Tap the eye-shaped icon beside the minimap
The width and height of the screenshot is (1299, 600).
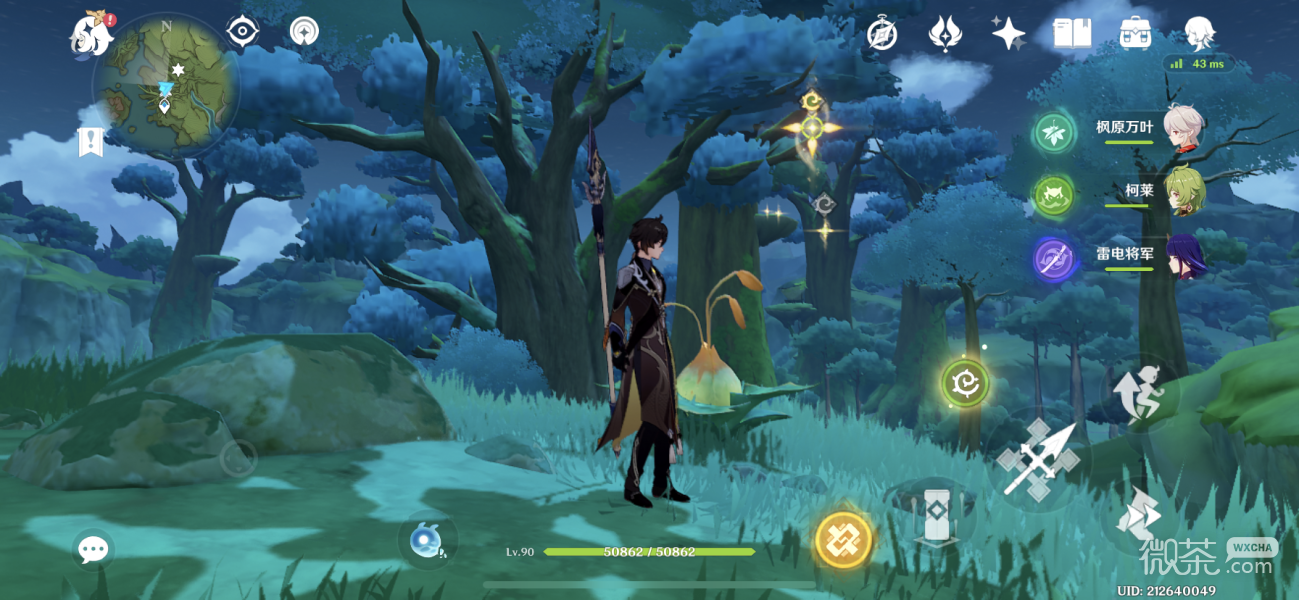[x=241, y=32]
